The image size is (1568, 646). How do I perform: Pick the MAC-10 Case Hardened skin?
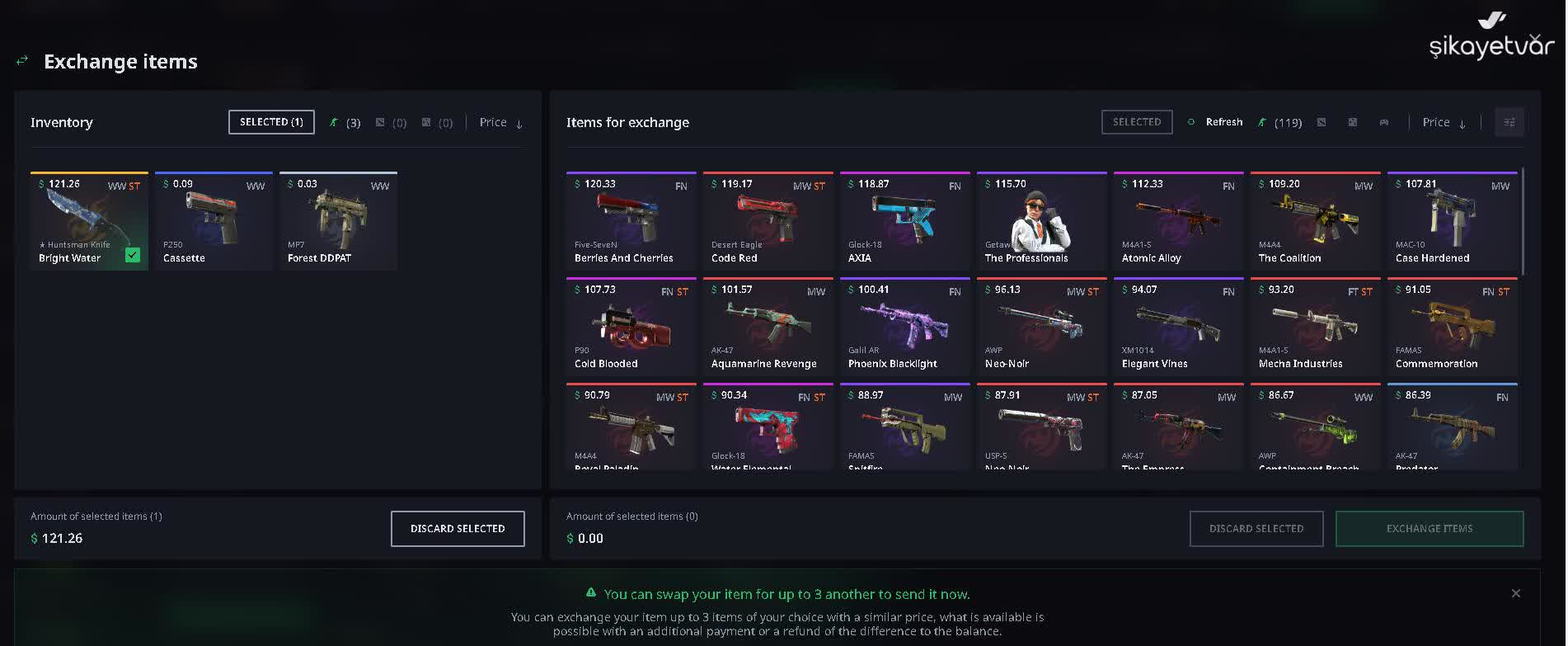click(x=1452, y=221)
